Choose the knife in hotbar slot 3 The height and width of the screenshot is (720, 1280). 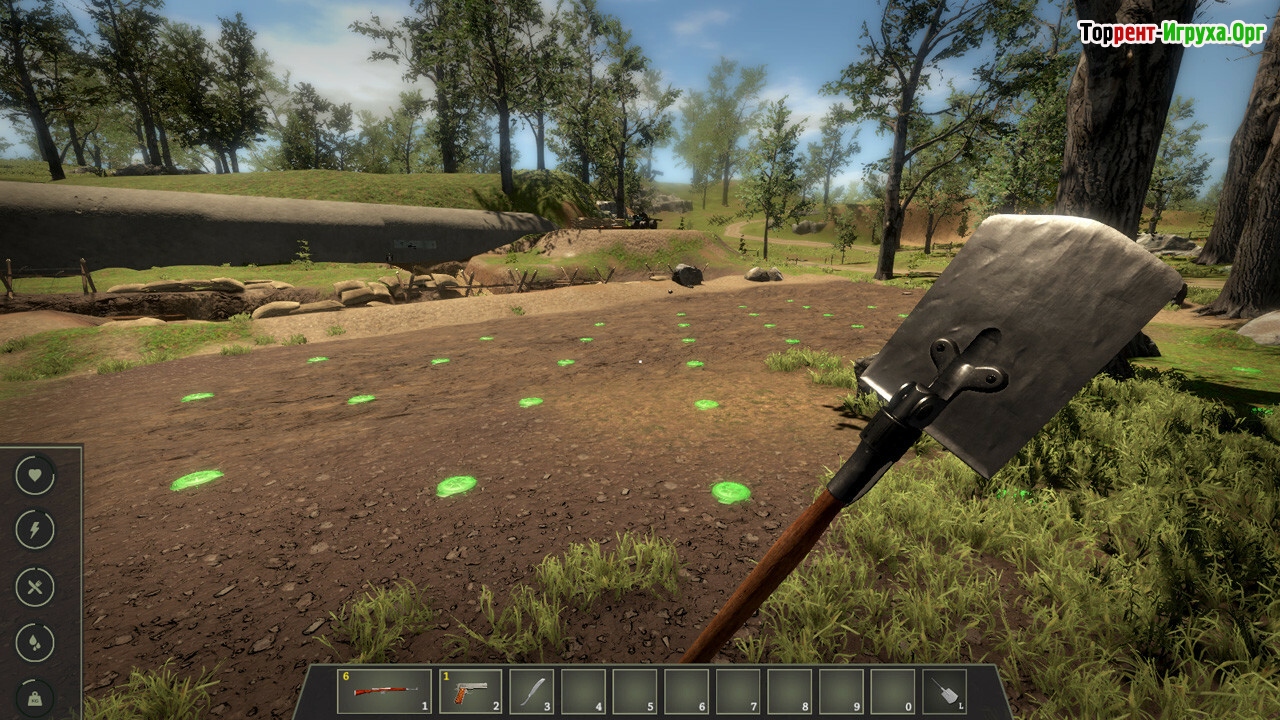pos(531,691)
